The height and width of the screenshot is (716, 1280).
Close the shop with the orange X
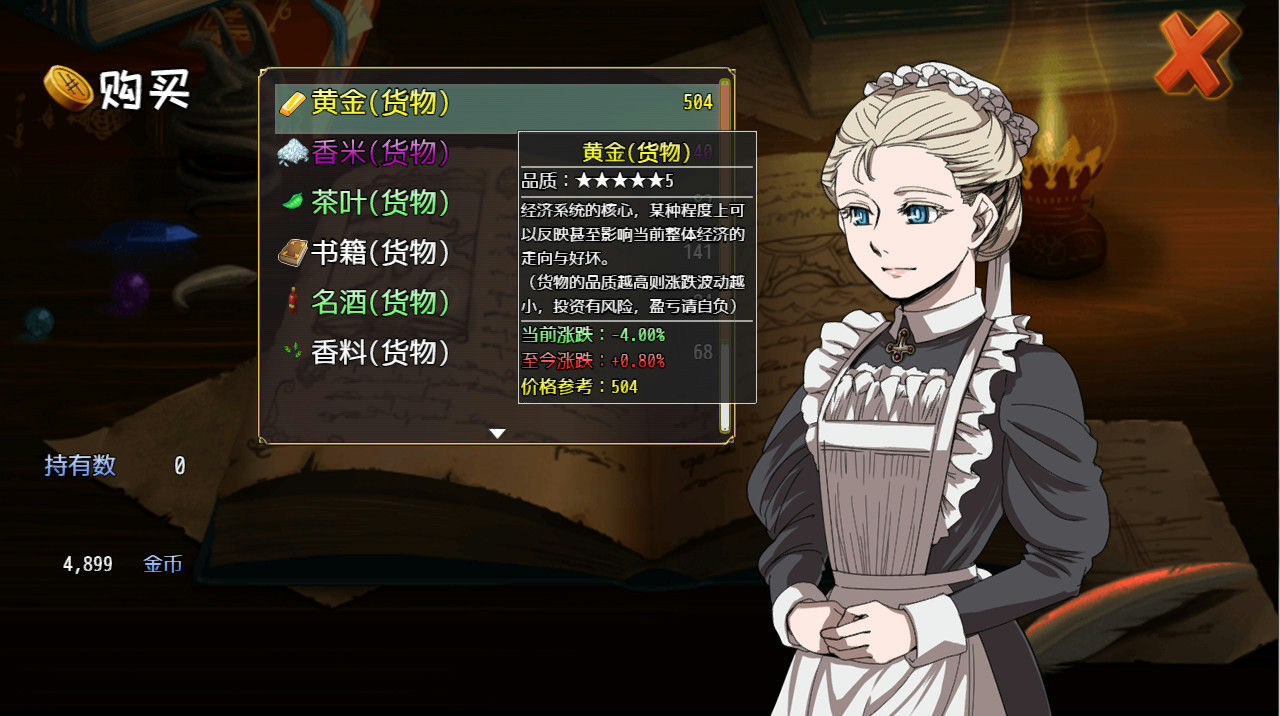tap(1197, 54)
